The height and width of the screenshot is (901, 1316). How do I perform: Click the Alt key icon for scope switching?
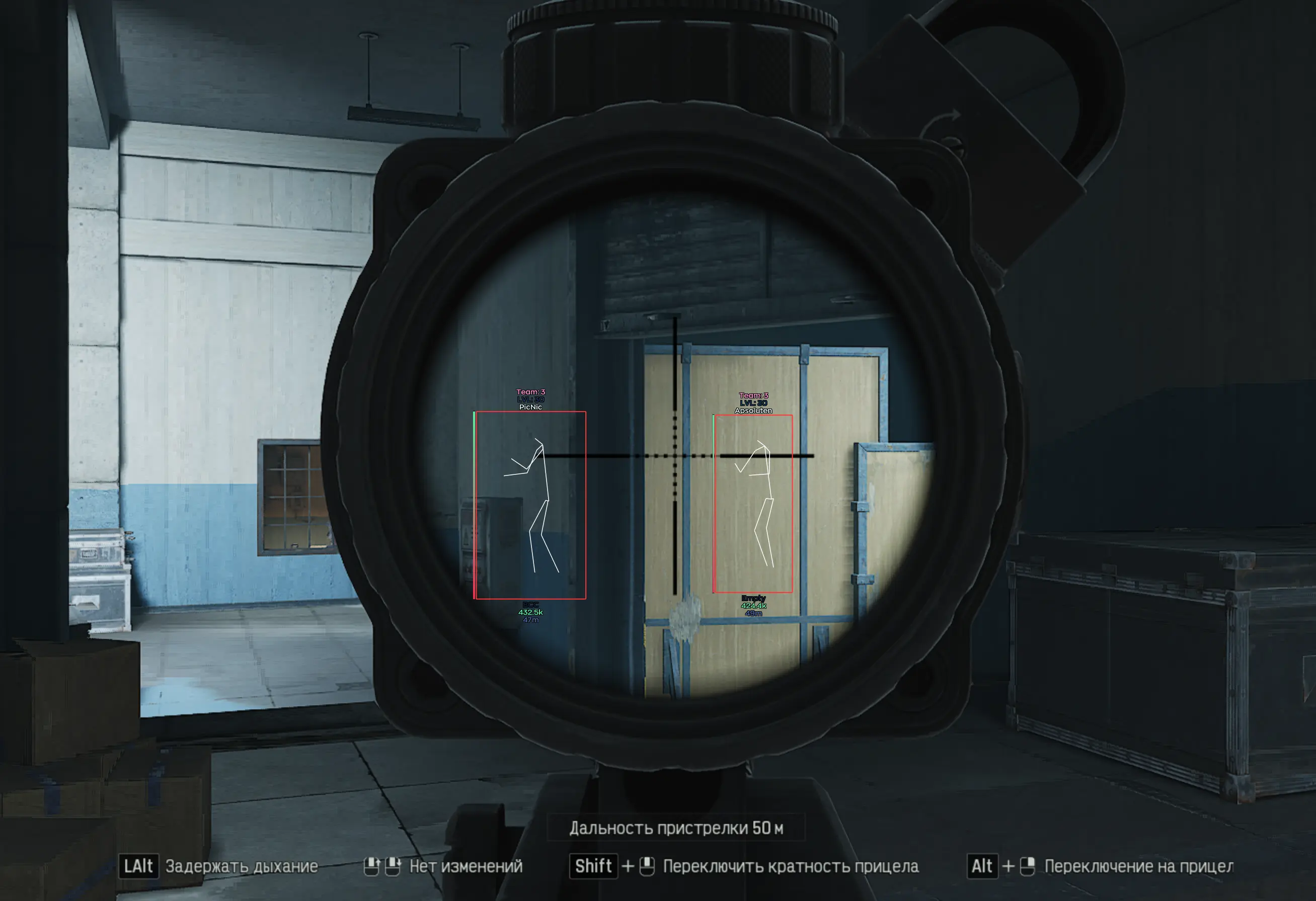[x=982, y=866]
